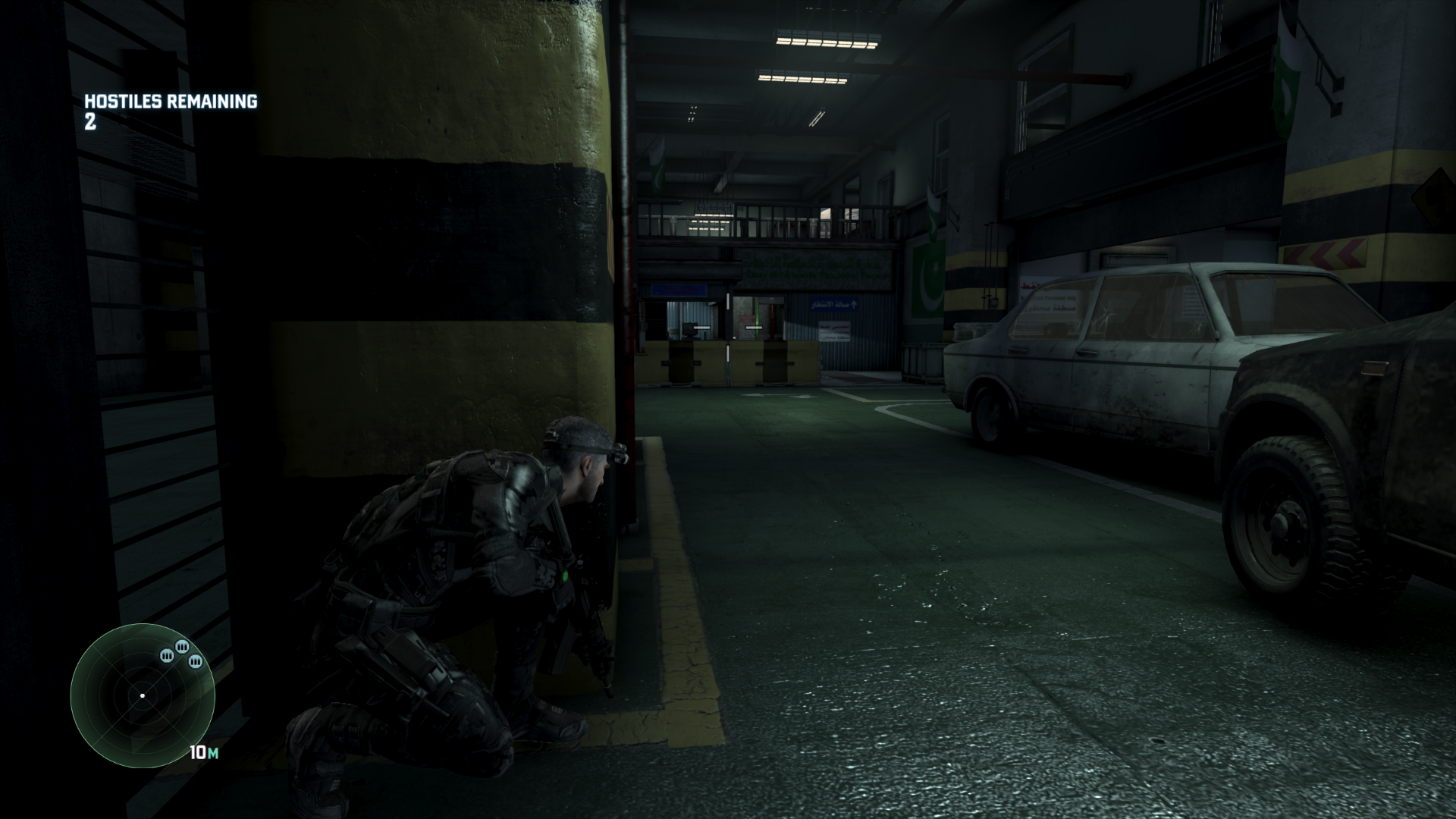Click the hostile count number 2
1456x819 pixels.
click(89, 121)
